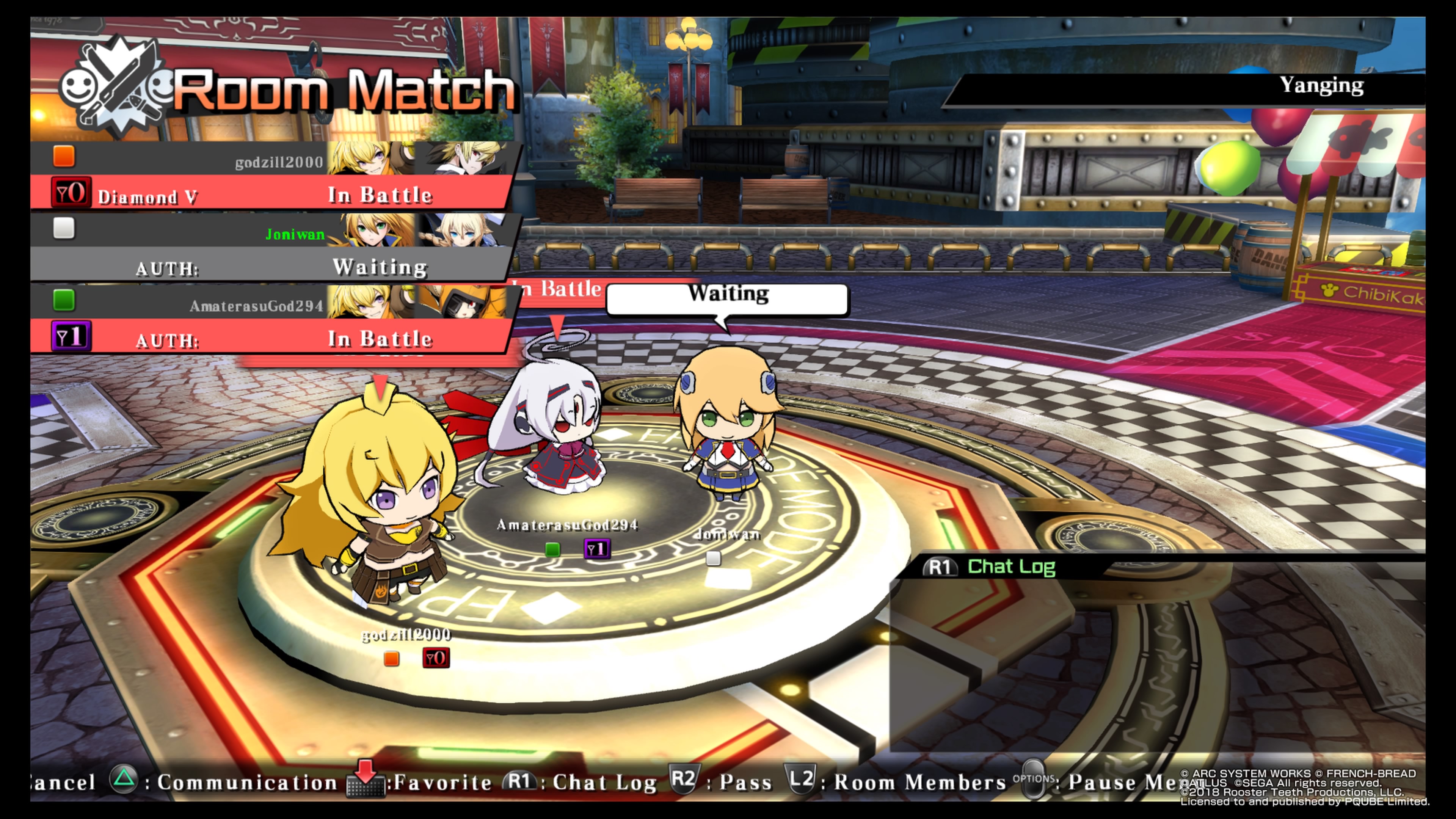Viewport: 1456px width, 819px height.
Task: Open Chat Log from bottom bar
Action: tap(582, 782)
